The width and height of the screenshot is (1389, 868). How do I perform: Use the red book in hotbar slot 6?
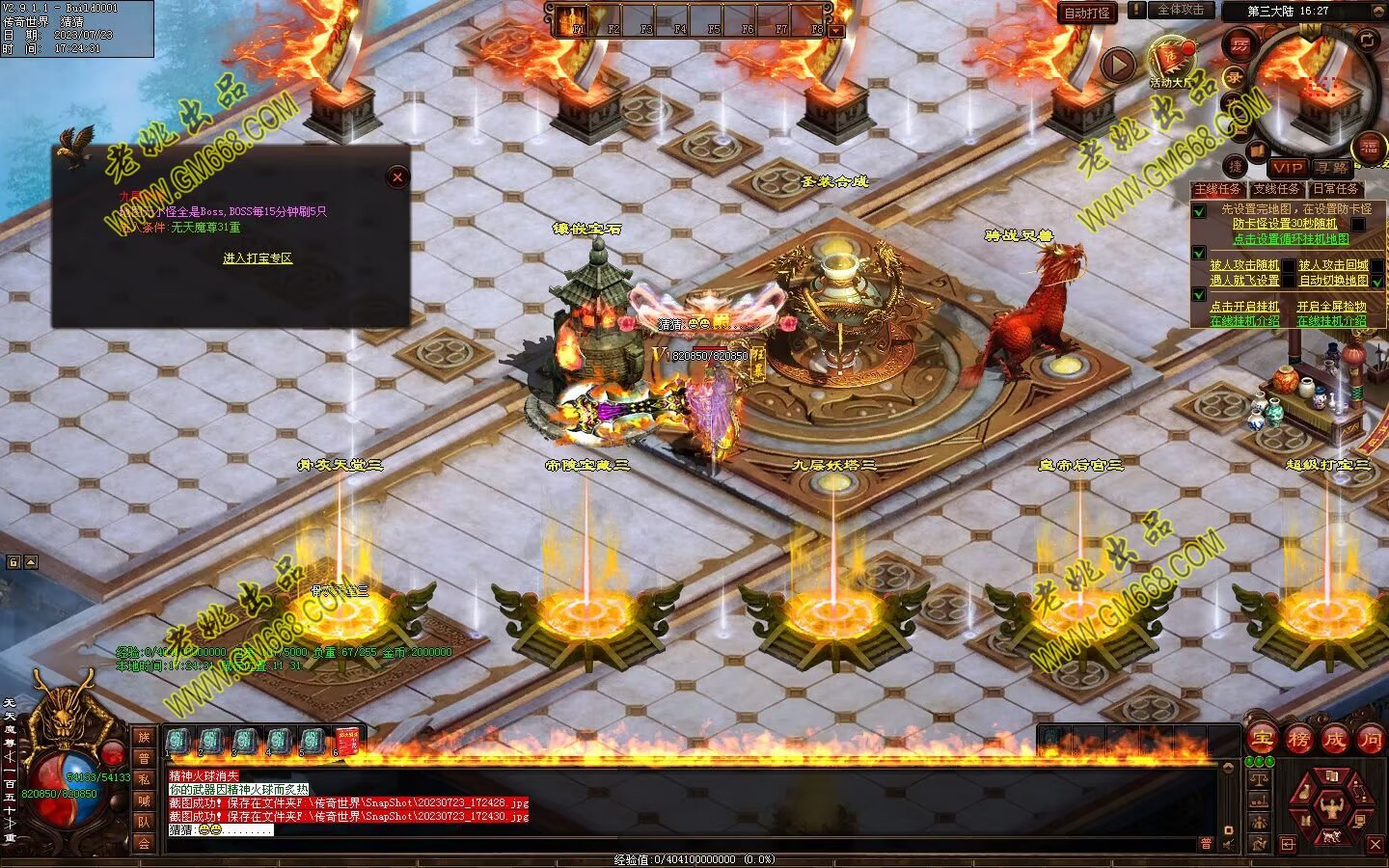pos(348,742)
